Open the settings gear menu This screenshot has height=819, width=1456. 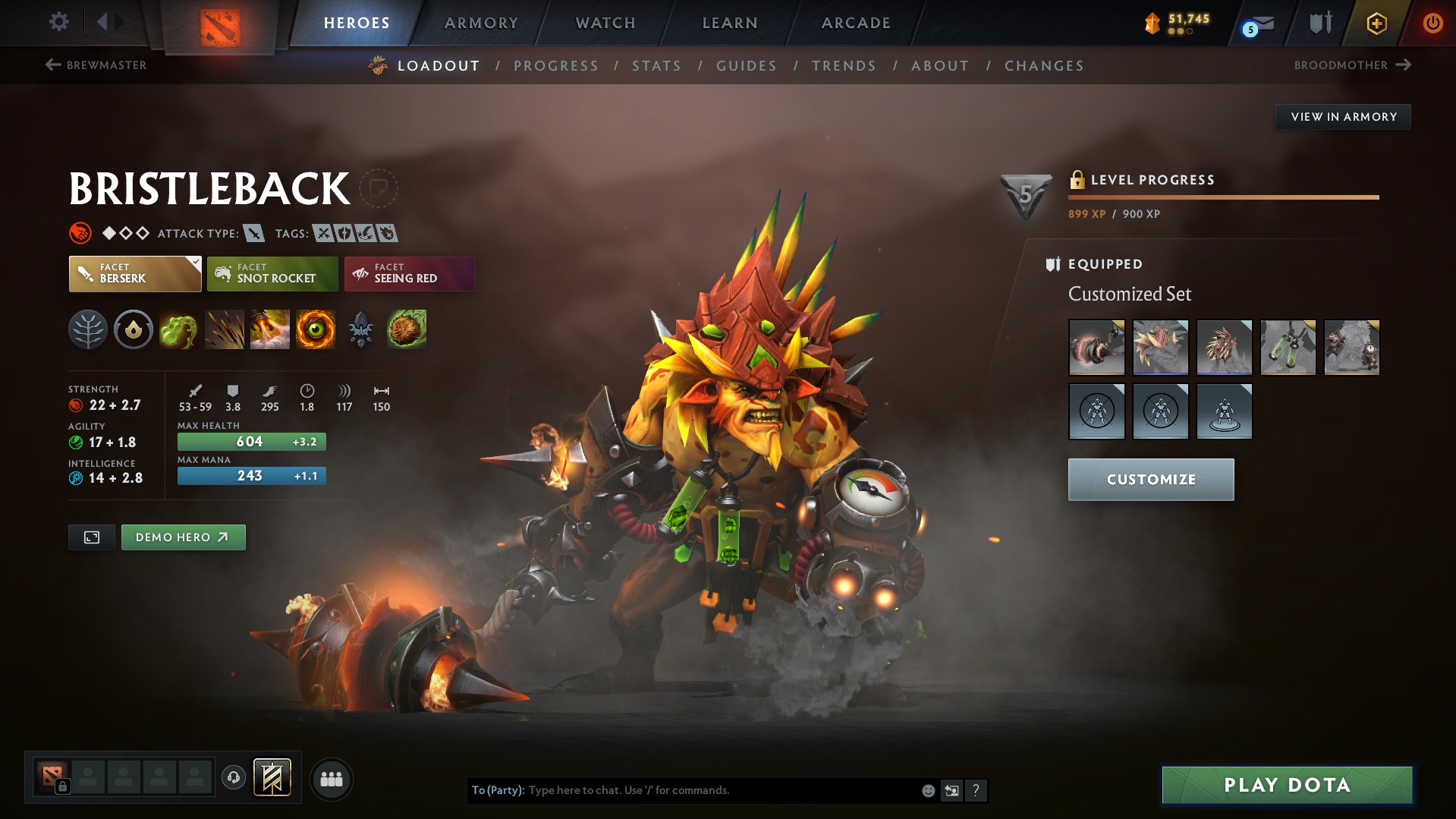58,22
